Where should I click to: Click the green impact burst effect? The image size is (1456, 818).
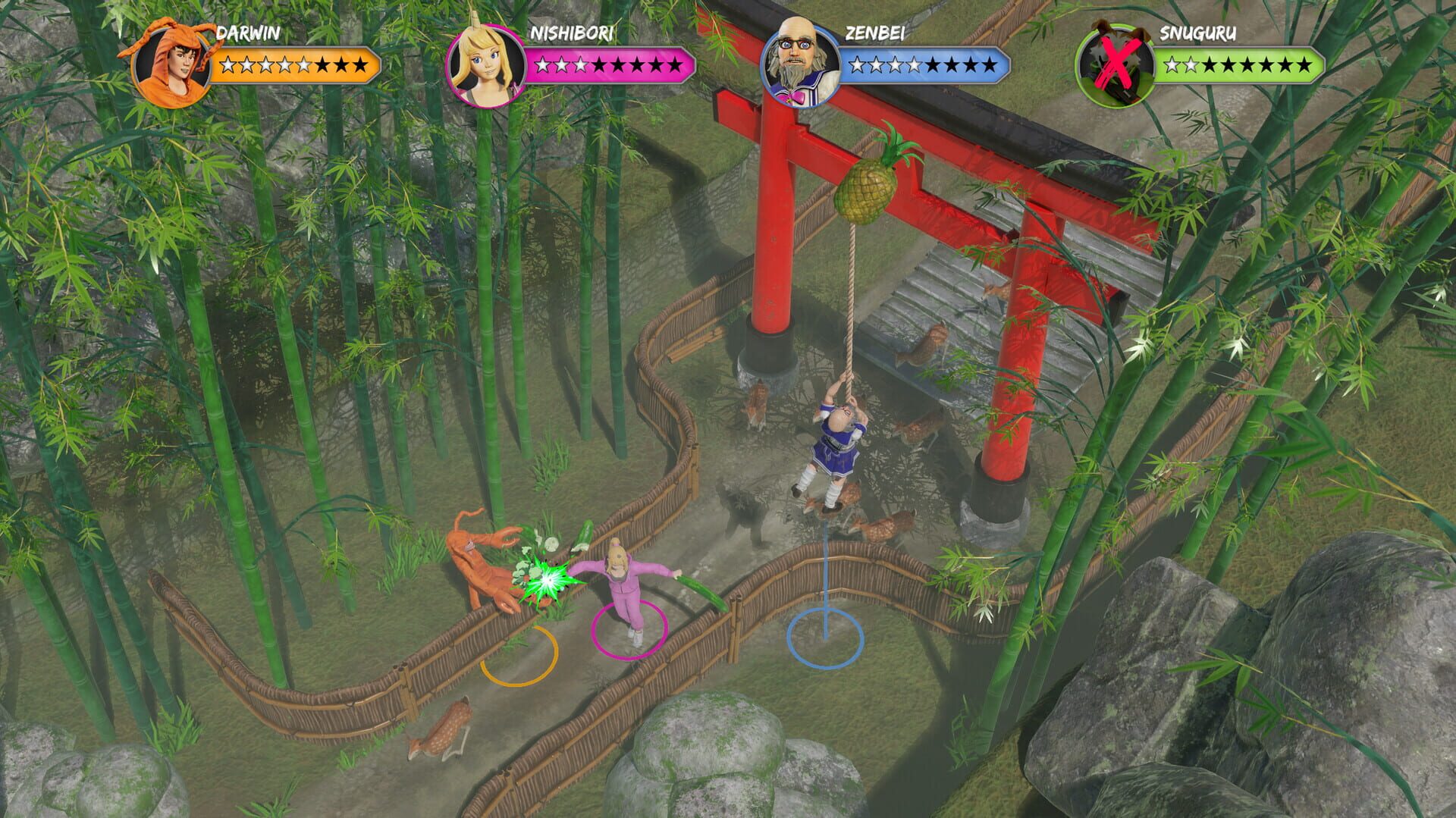pyautogui.click(x=548, y=578)
